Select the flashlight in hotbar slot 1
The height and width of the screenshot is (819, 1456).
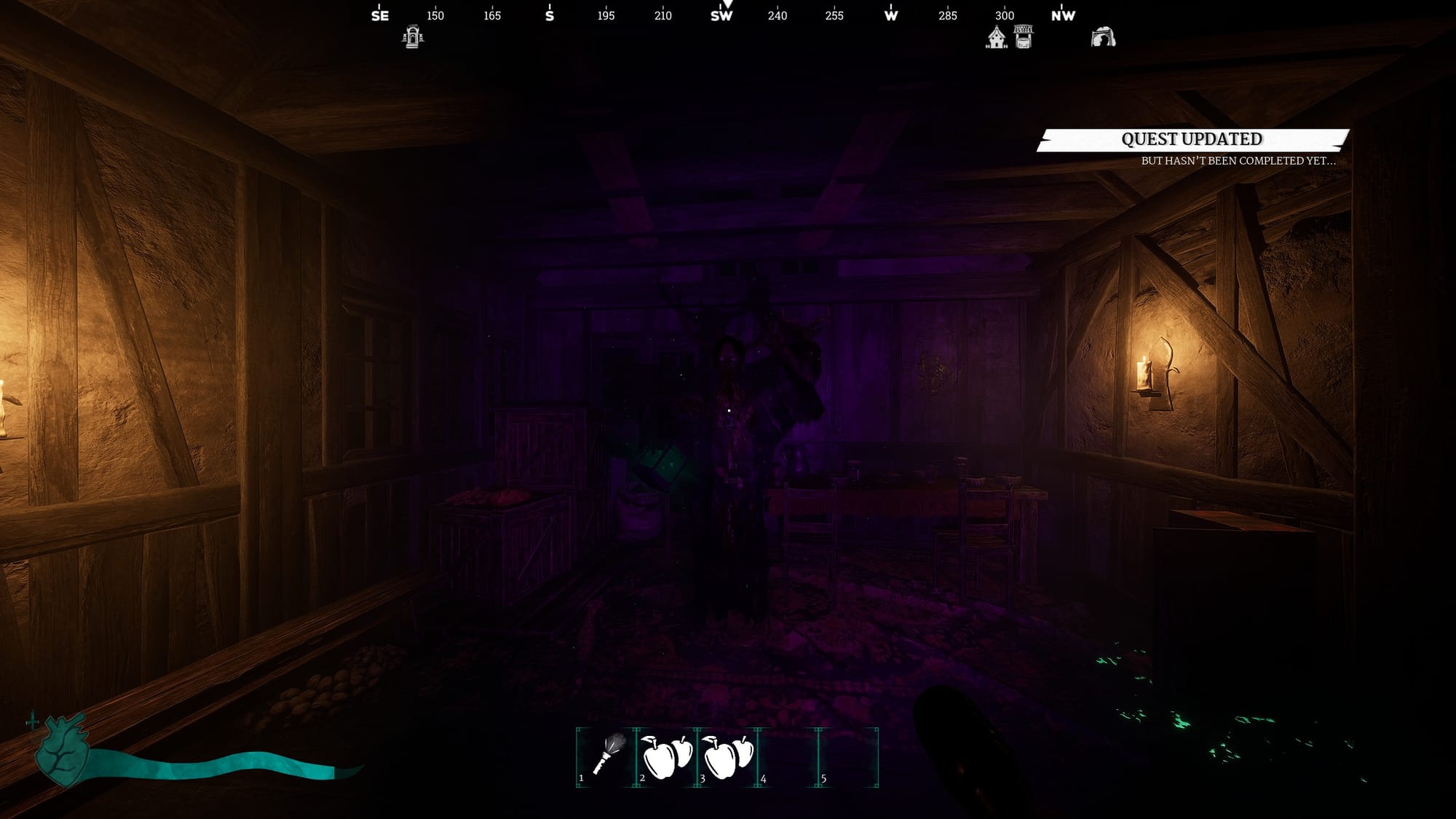[606, 757]
